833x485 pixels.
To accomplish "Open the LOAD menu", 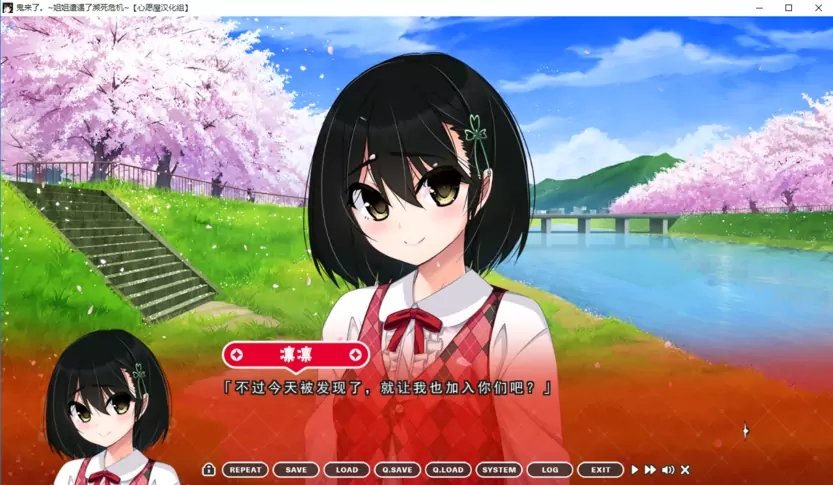I will click(347, 469).
